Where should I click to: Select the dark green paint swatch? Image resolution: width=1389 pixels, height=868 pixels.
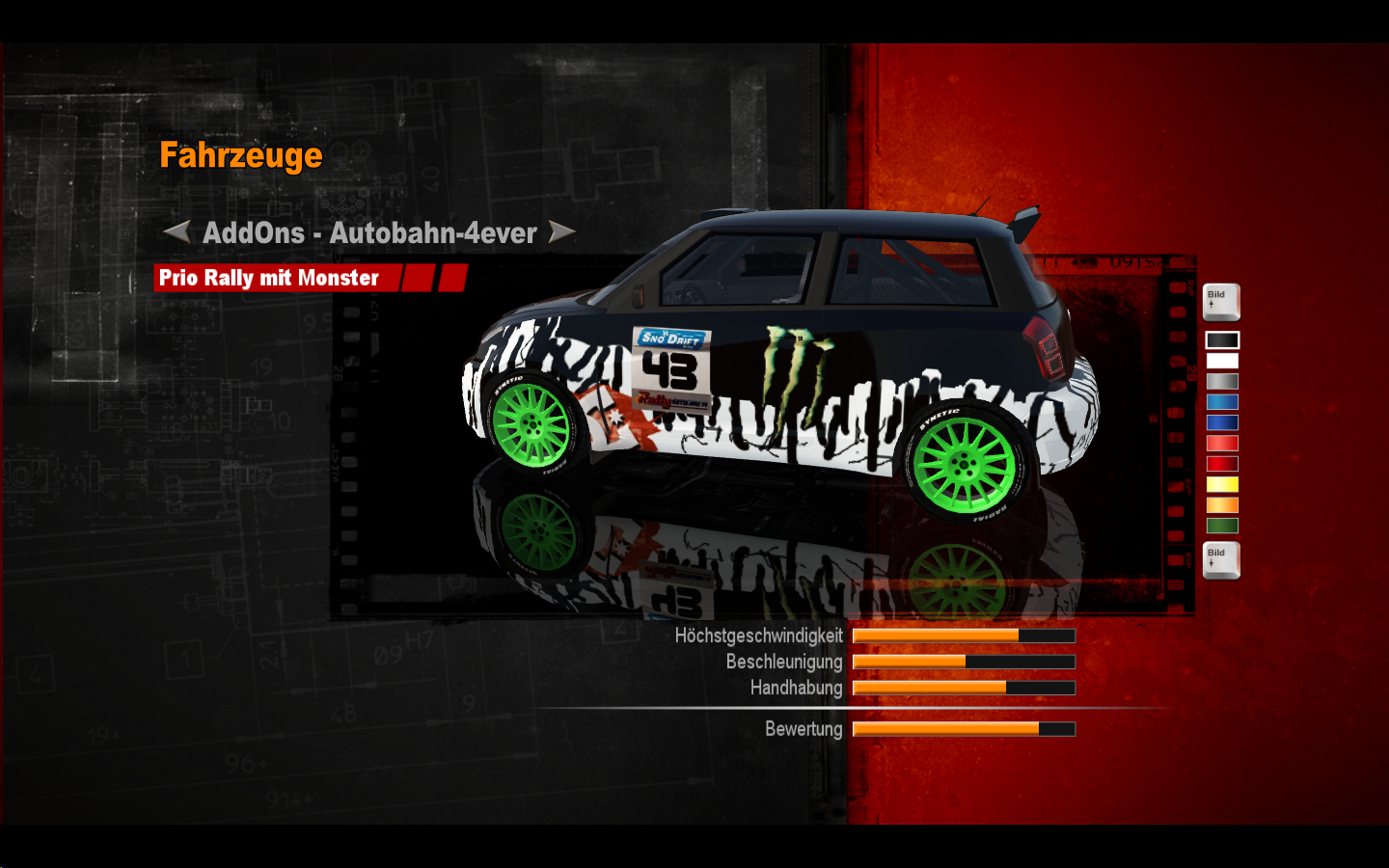pos(1222,526)
